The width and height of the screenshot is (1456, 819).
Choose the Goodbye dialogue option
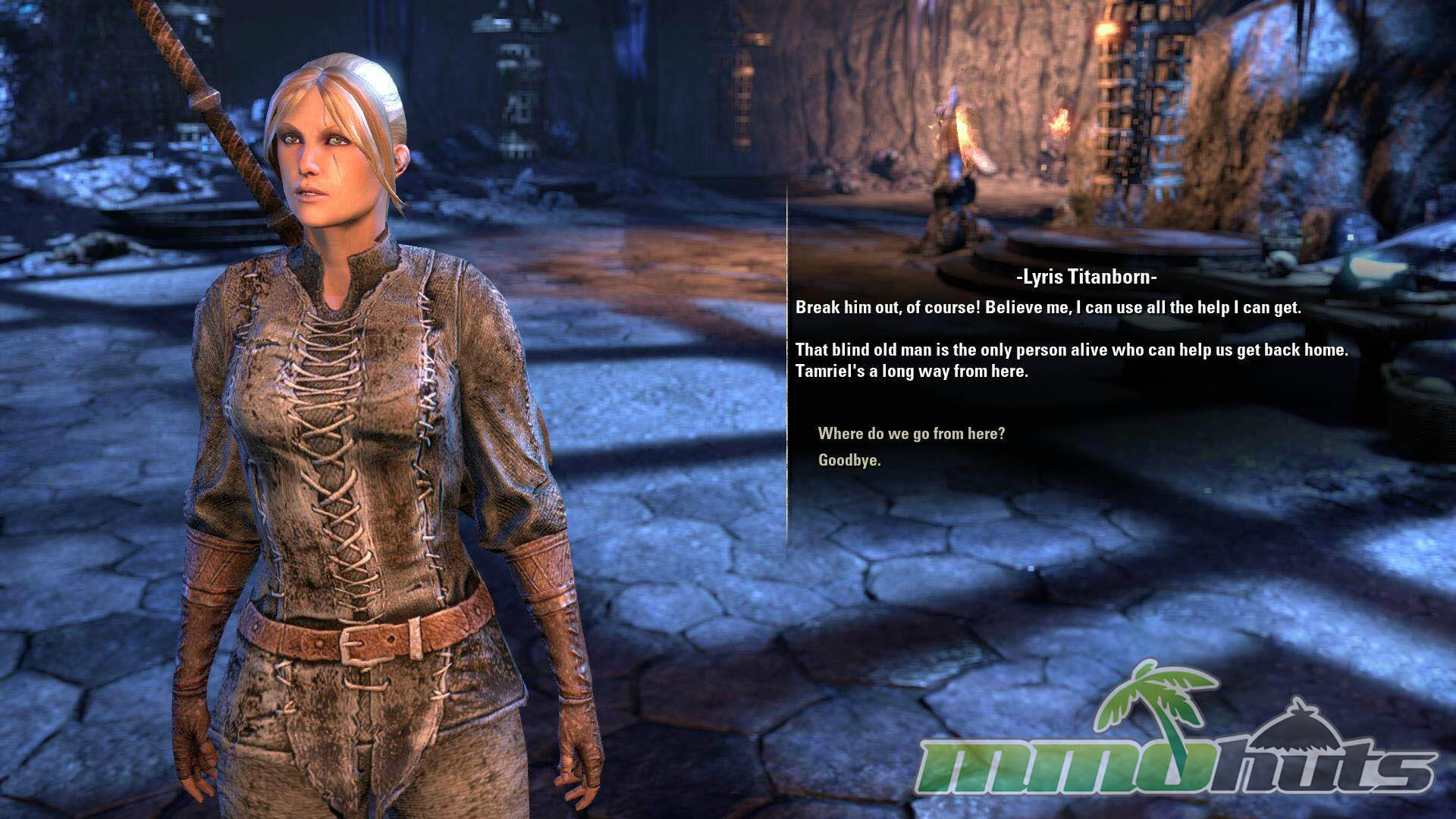pos(849,460)
